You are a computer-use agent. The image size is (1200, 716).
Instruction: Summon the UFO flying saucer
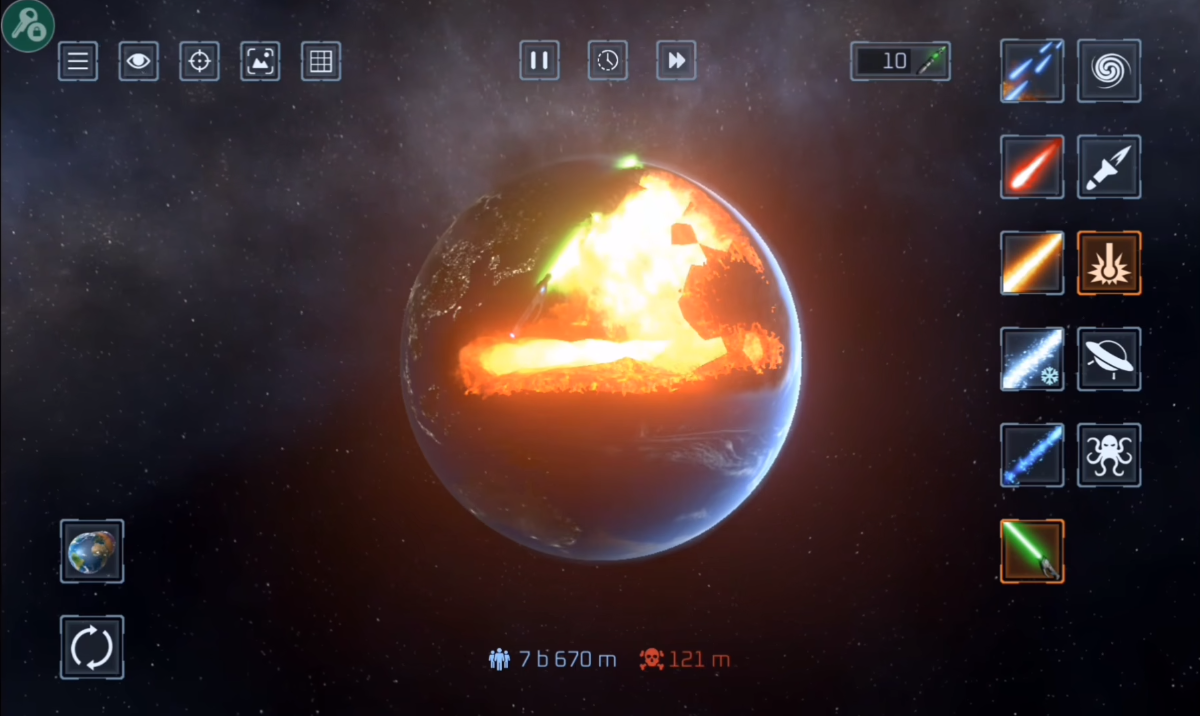(1109, 359)
